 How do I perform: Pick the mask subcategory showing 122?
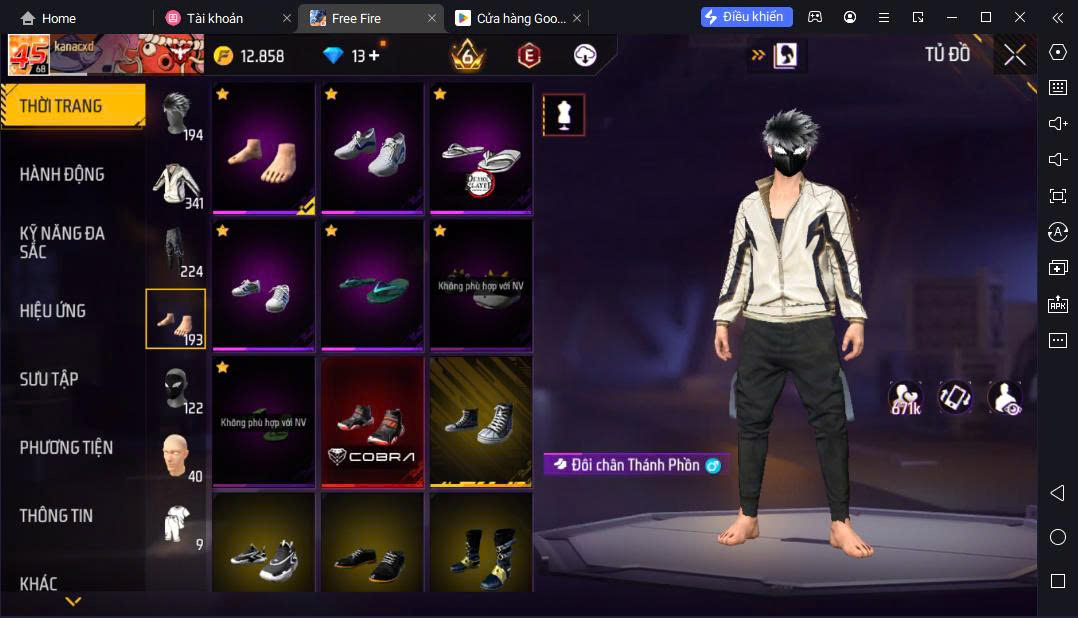[177, 388]
